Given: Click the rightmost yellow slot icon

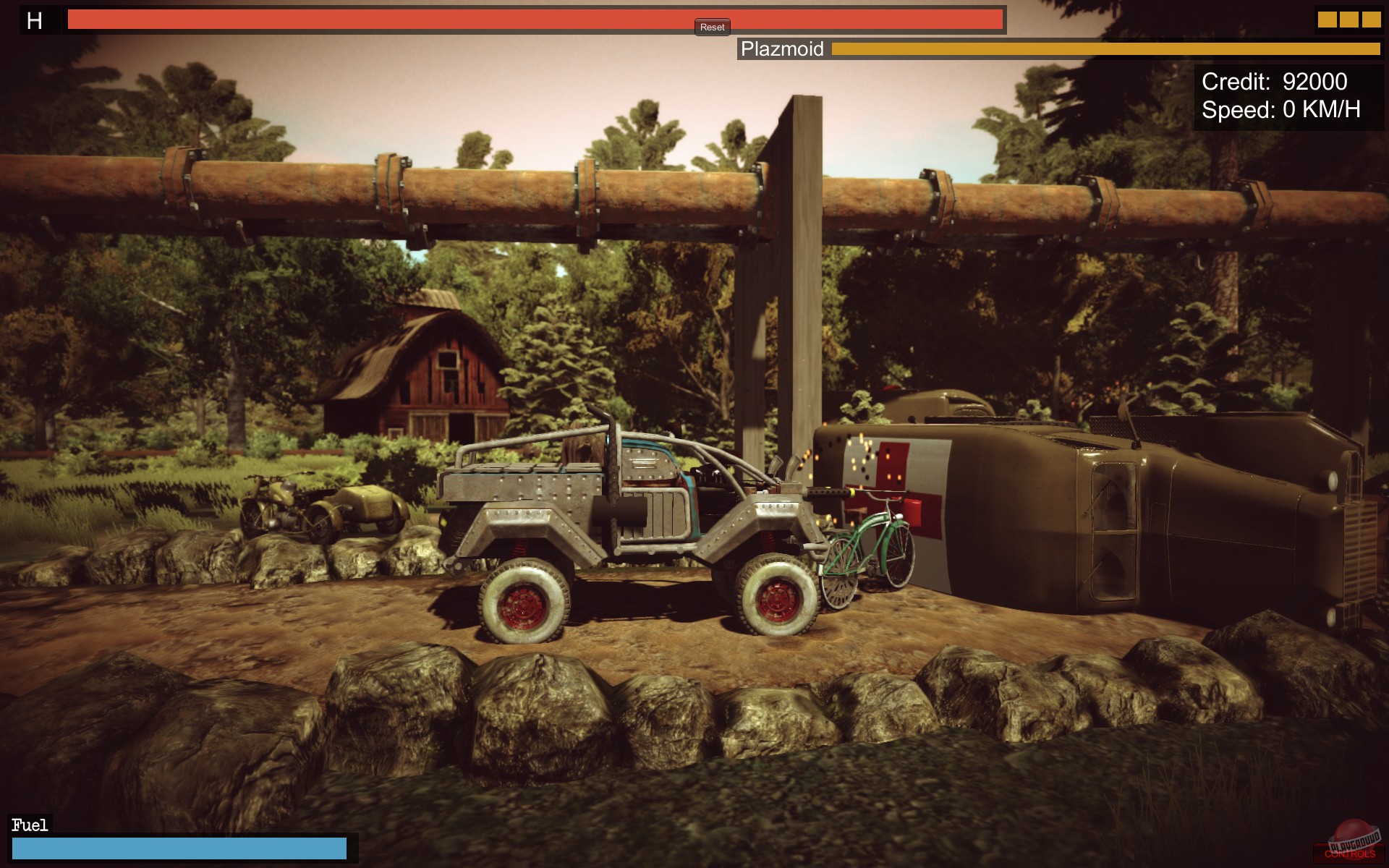Looking at the screenshot, I should (x=1371, y=18).
